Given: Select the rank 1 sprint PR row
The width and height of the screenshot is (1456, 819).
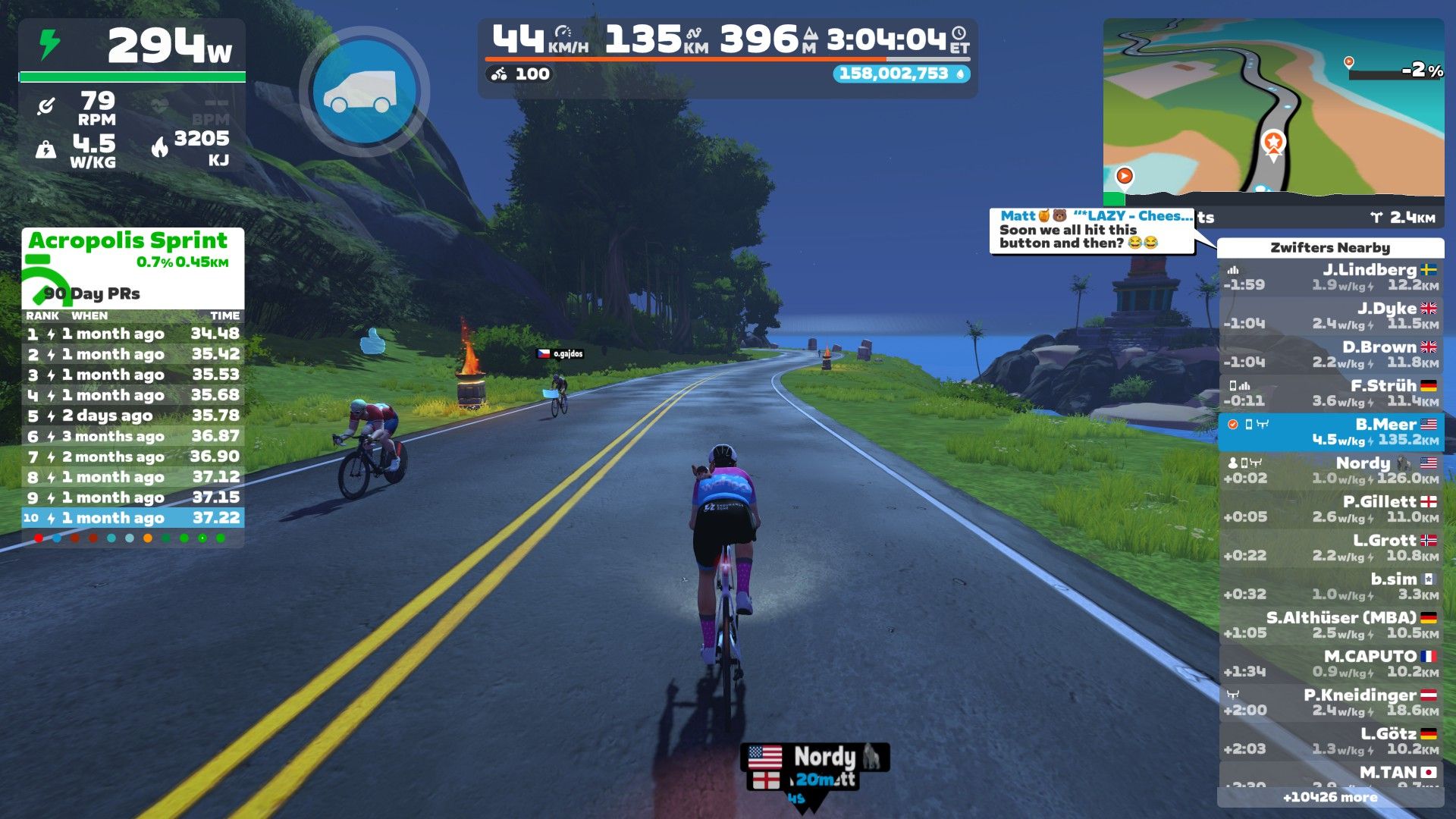Looking at the screenshot, I should click(x=133, y=334).
